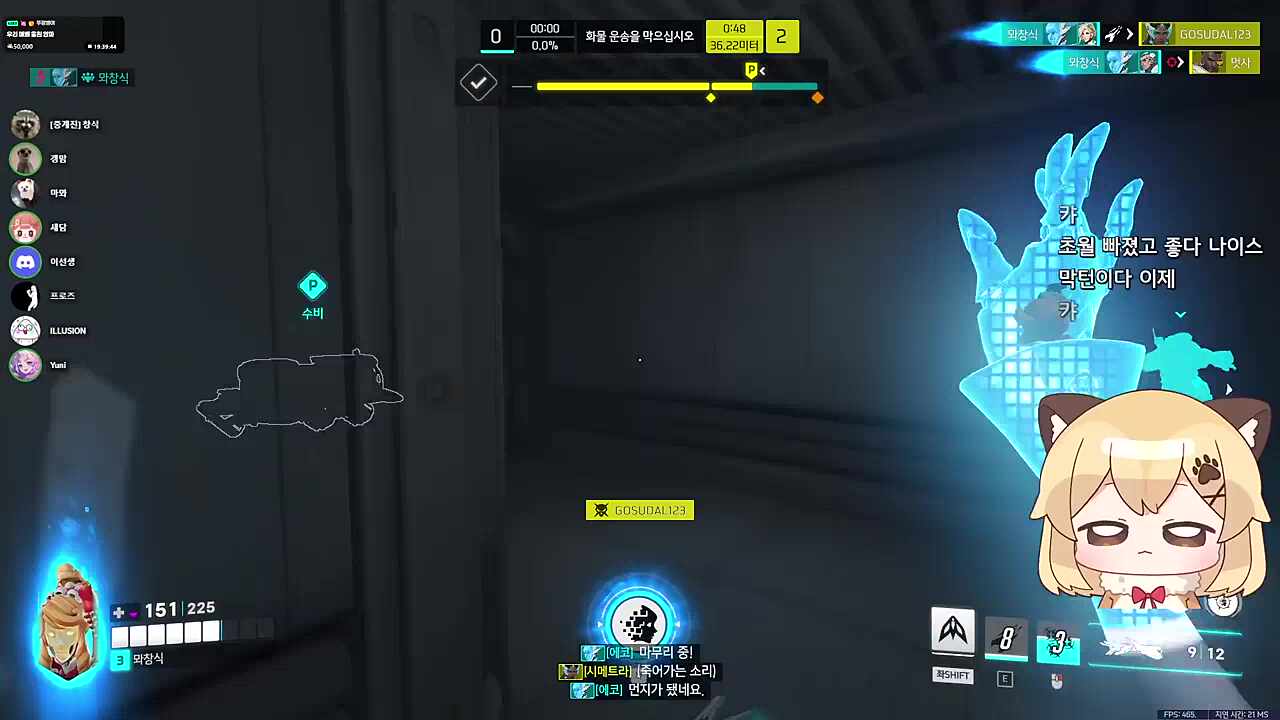Click the 수비 waypoint P marker
The width and height of the screenshot is (1280, 720).
point(312,286)
